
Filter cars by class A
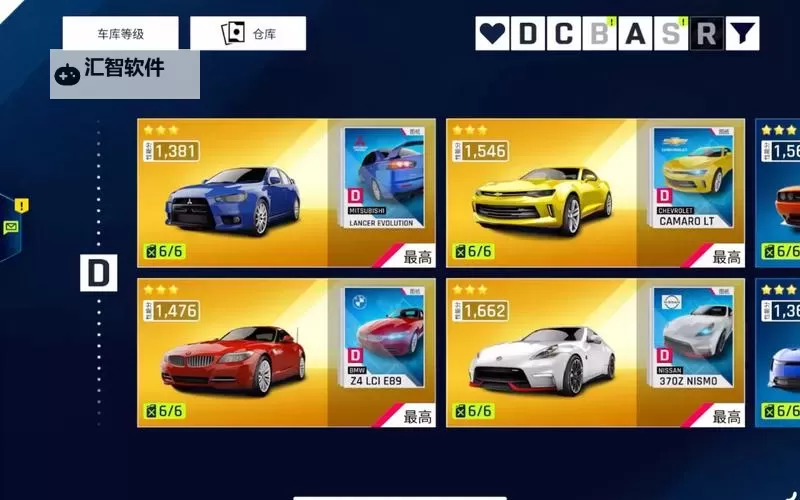pyautogui.click(x=635, y=34)
